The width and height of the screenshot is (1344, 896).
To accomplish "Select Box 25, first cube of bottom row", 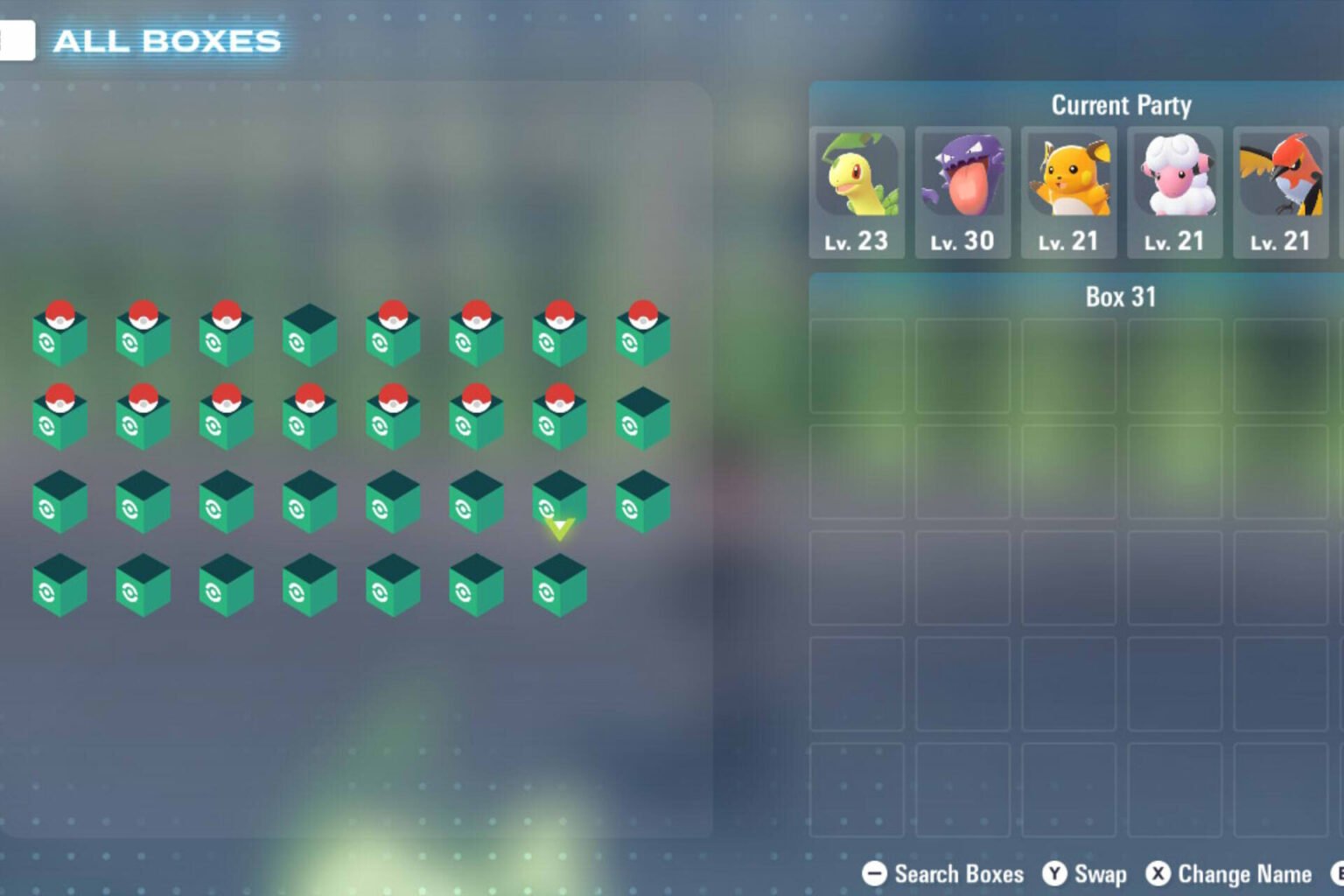I will (x=59, y=588).
